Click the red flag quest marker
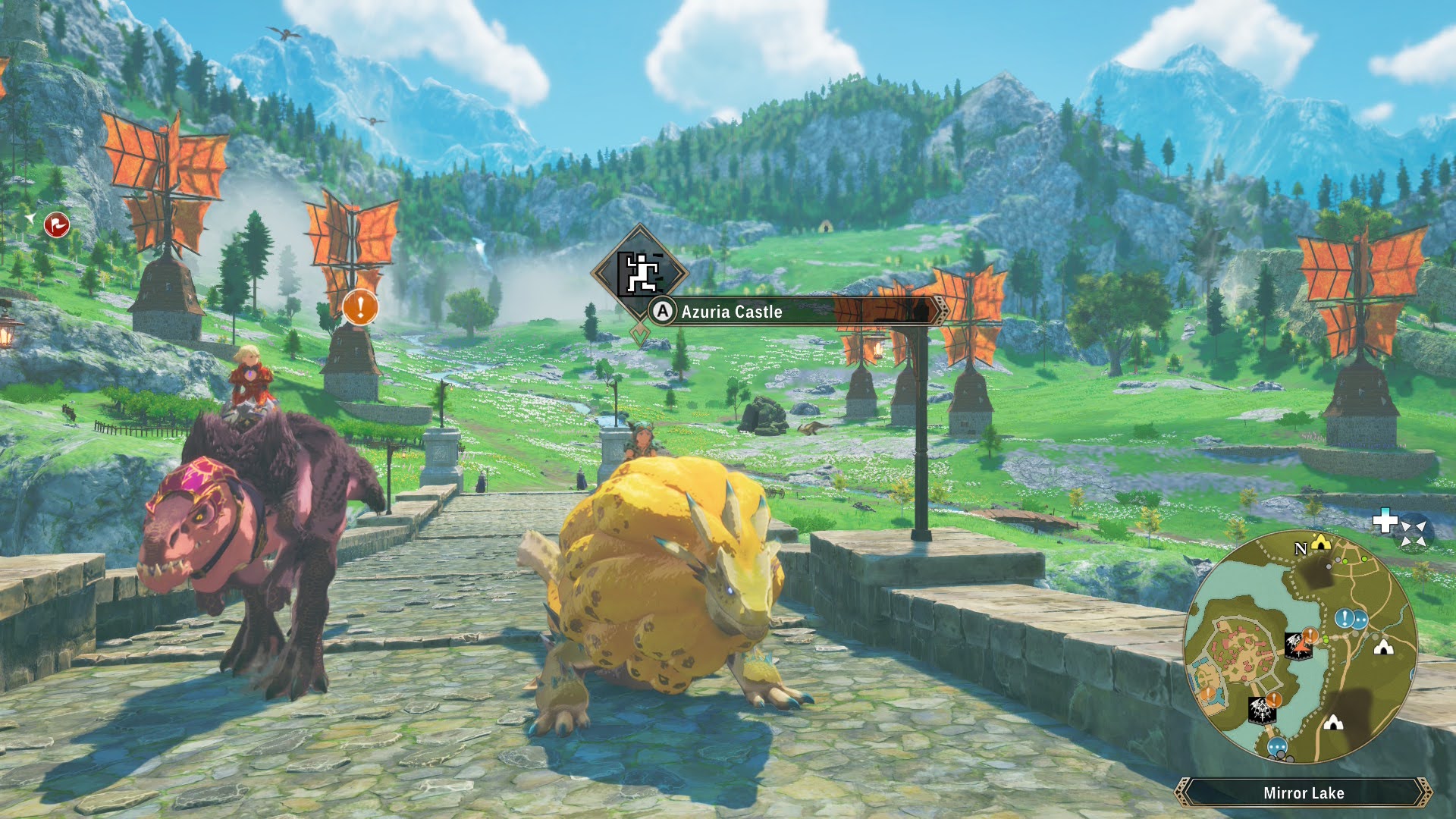Viewport: 1456px width, 819px height. point(56,224)
